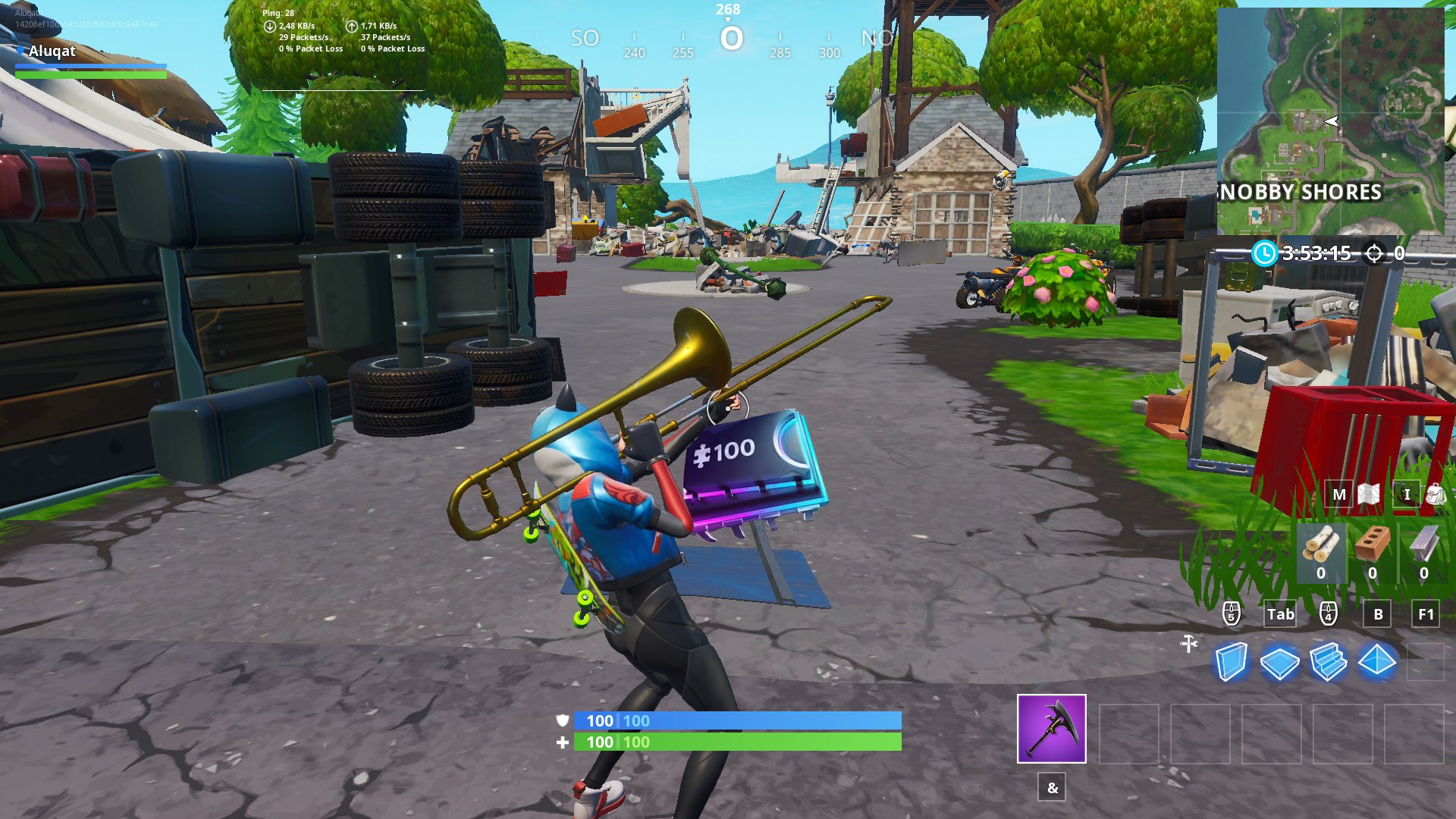Toggle the B build-mode keybind box

tap(1379, 615)
